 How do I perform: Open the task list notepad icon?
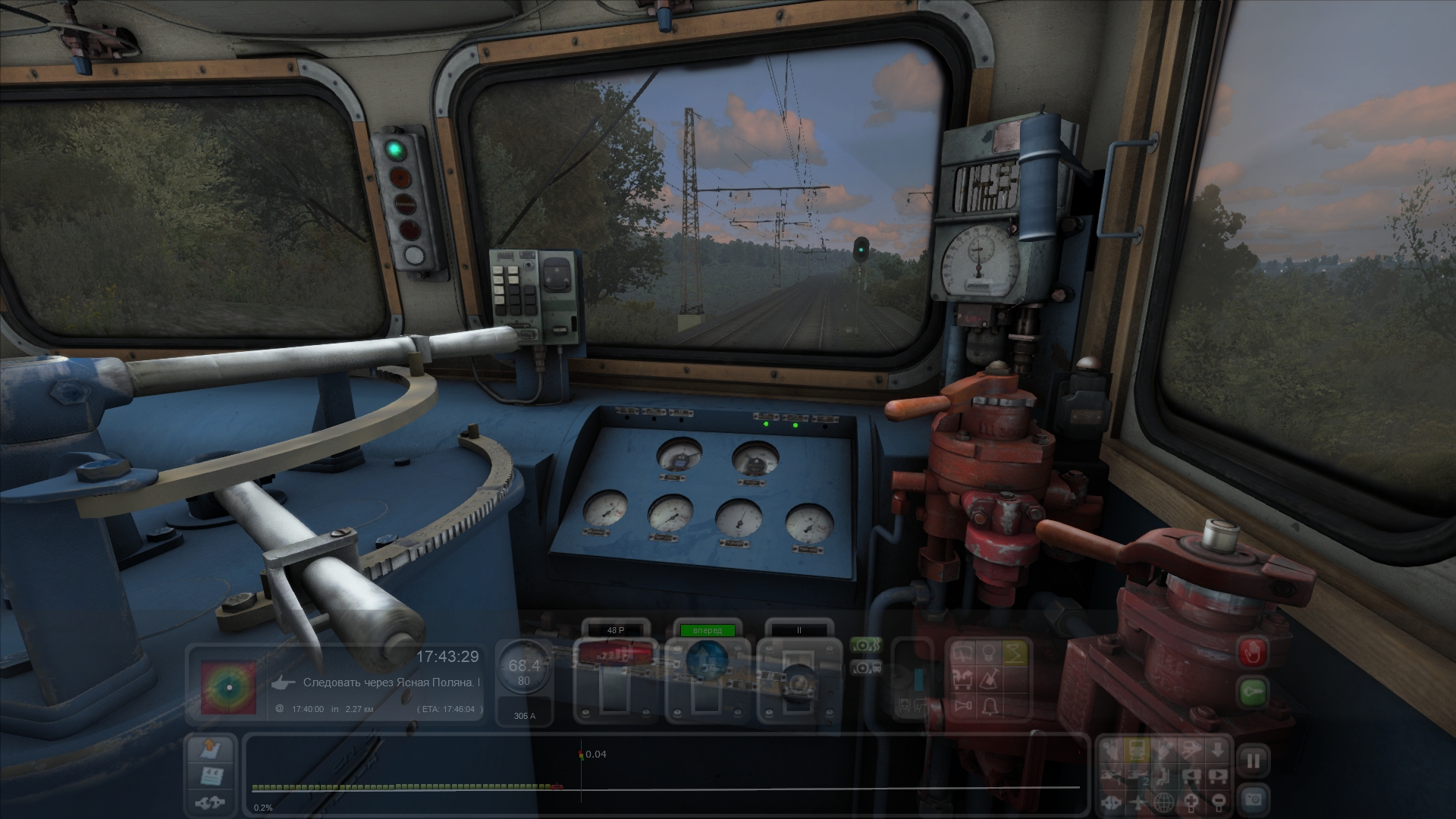tap(210, 776)
